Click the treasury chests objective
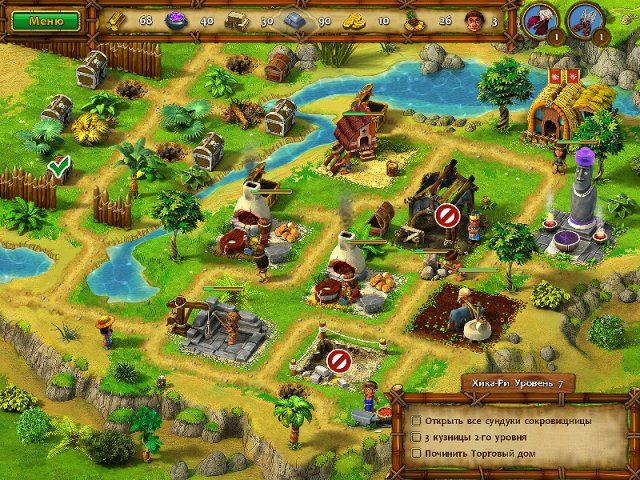Image resolution: width=640 pixels, height=480 pixels. 507,421
